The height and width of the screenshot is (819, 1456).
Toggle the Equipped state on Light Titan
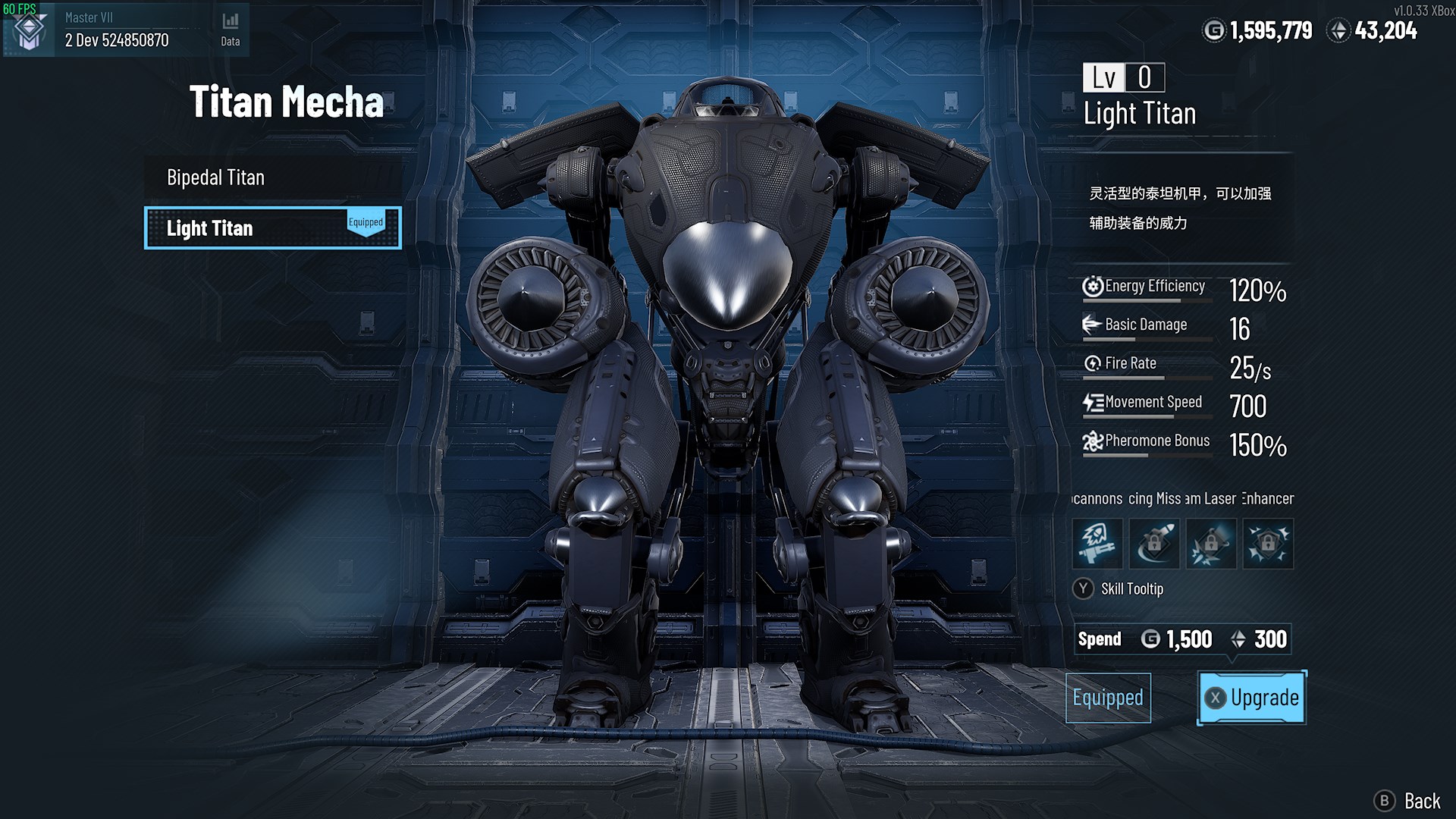click(366, 222)
